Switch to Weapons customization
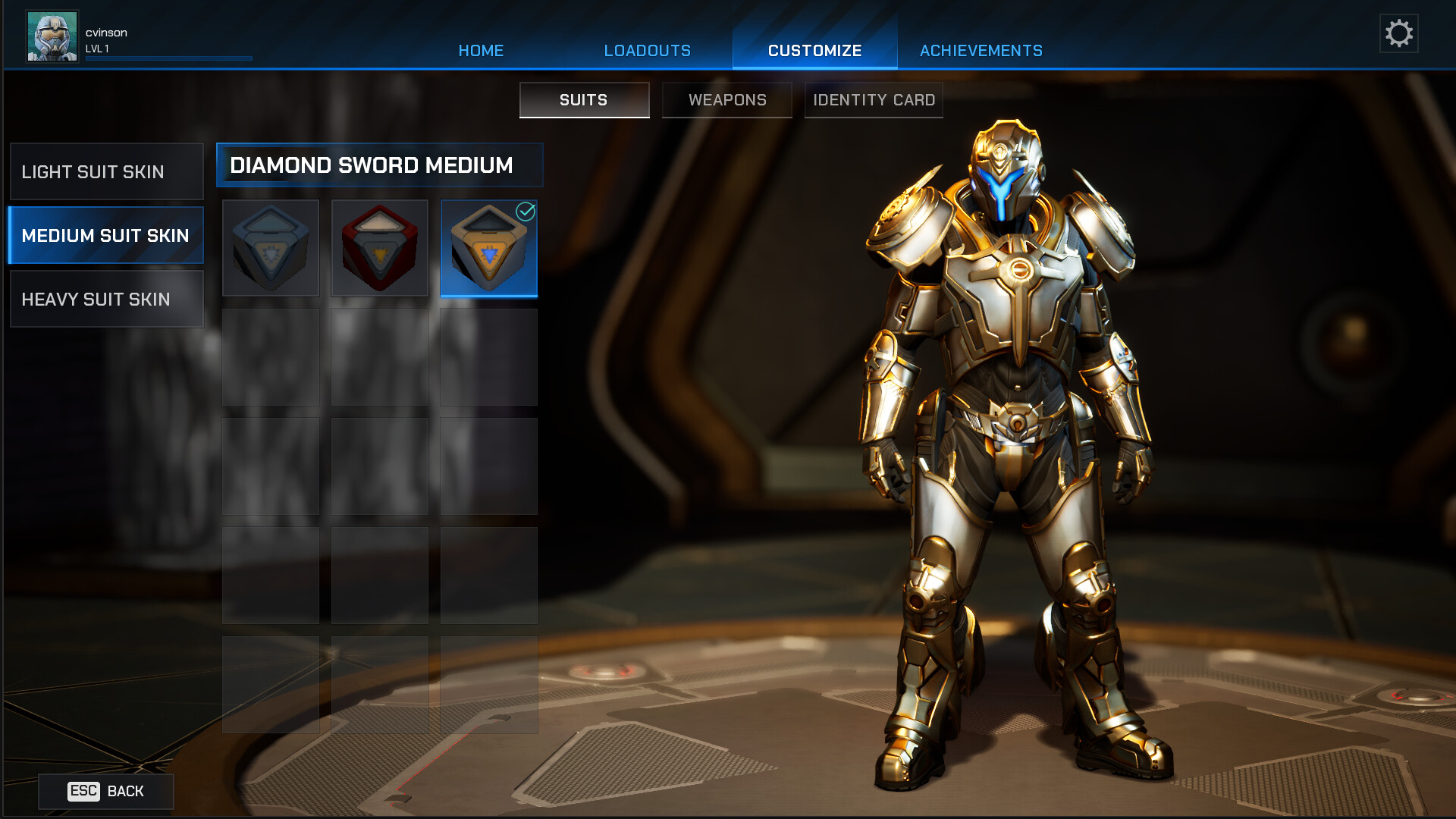Viewport: 1456px width, 819px height. click(x=727, y=100)
